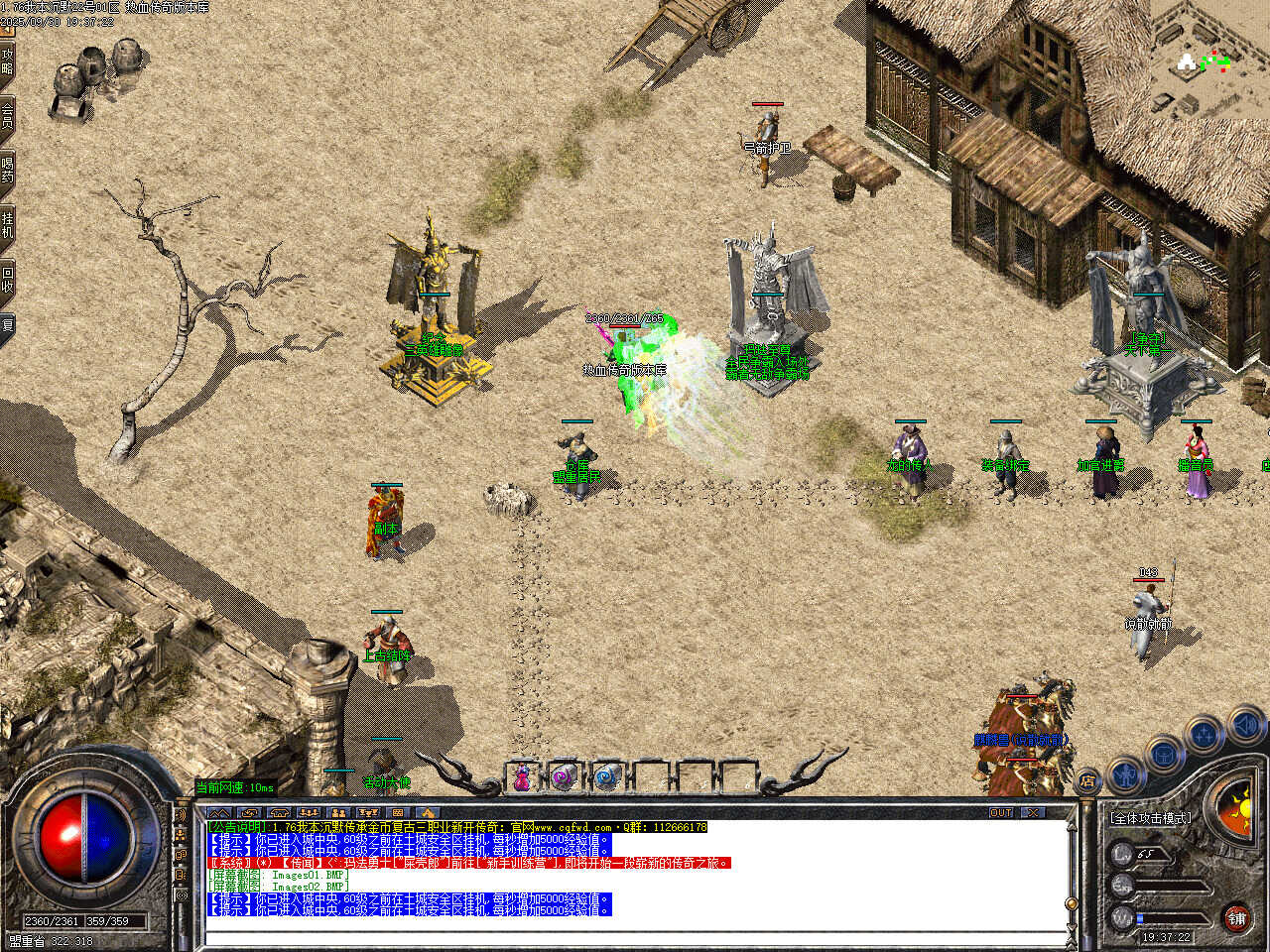This screenshot has height=952, width=1270.
Task: Open the character equipment round button
Action: 1124,773
